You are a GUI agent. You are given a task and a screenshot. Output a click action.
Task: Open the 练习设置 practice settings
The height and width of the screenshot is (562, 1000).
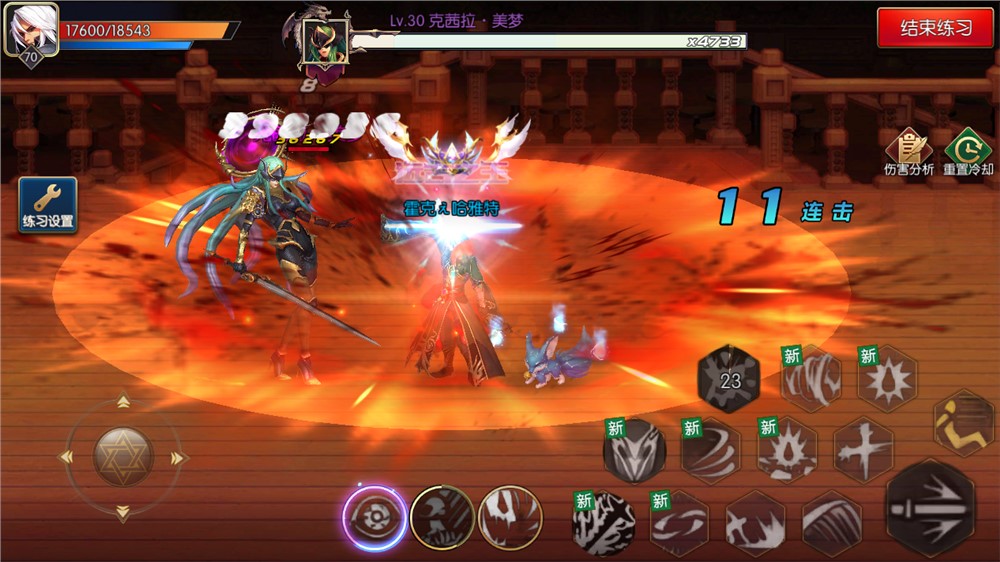47,205
